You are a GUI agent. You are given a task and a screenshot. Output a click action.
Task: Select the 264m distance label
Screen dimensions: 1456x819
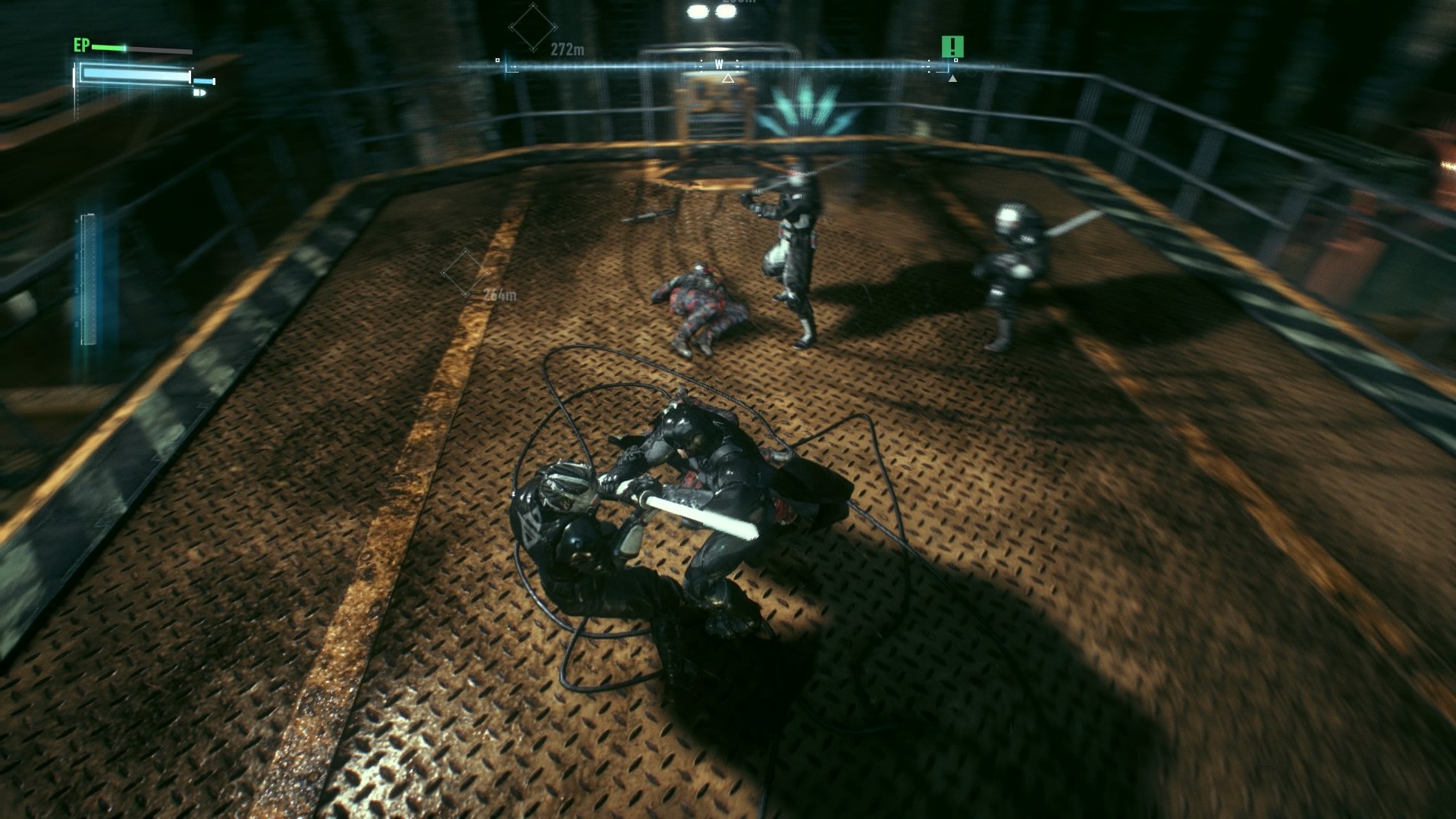499,294
